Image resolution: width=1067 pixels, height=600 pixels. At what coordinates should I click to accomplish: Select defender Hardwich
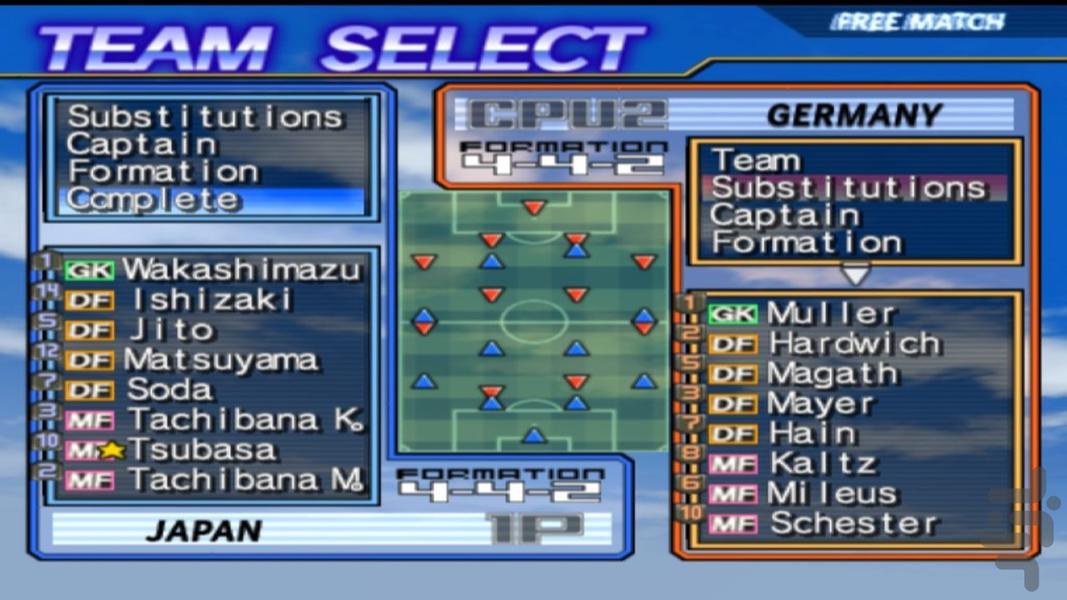point(855,343)
